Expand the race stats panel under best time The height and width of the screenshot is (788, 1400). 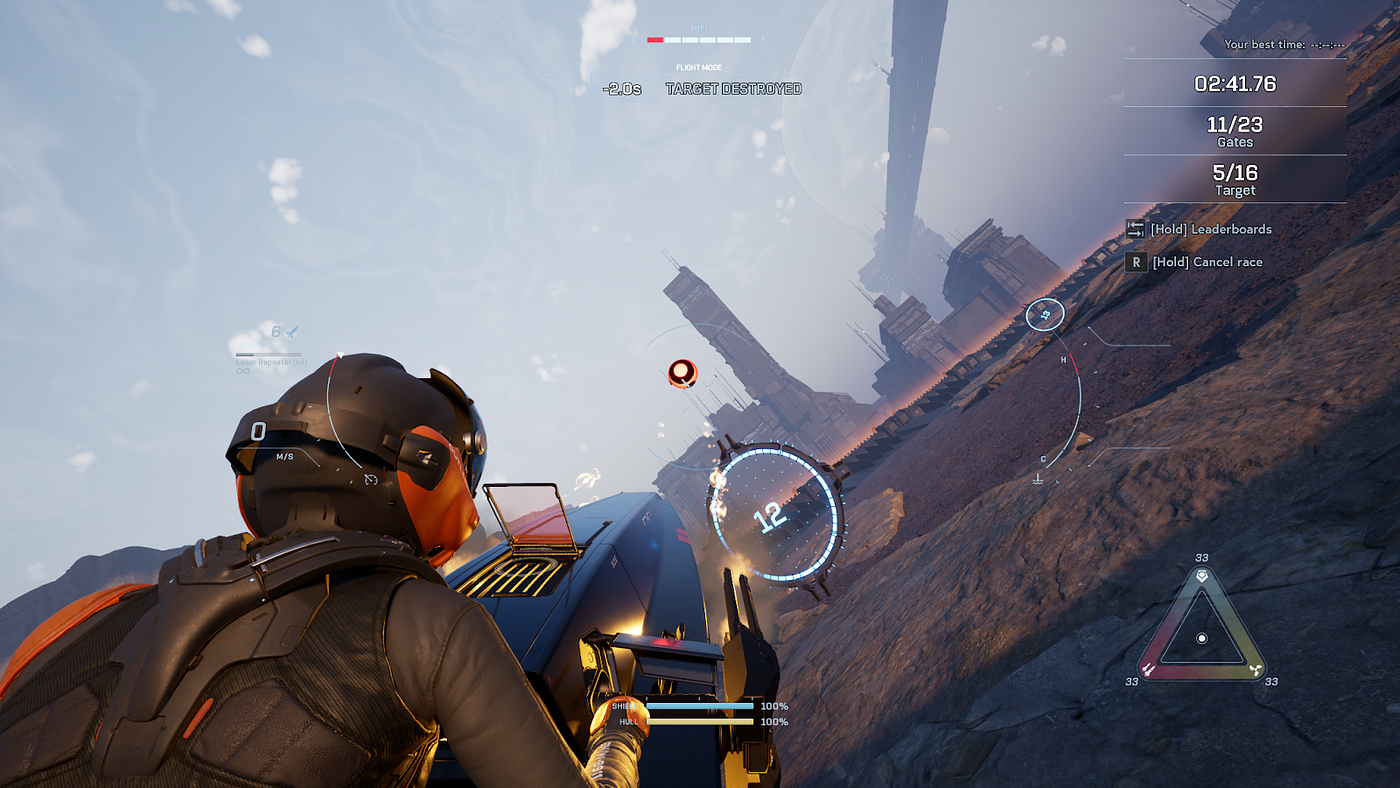point(1234,85)
